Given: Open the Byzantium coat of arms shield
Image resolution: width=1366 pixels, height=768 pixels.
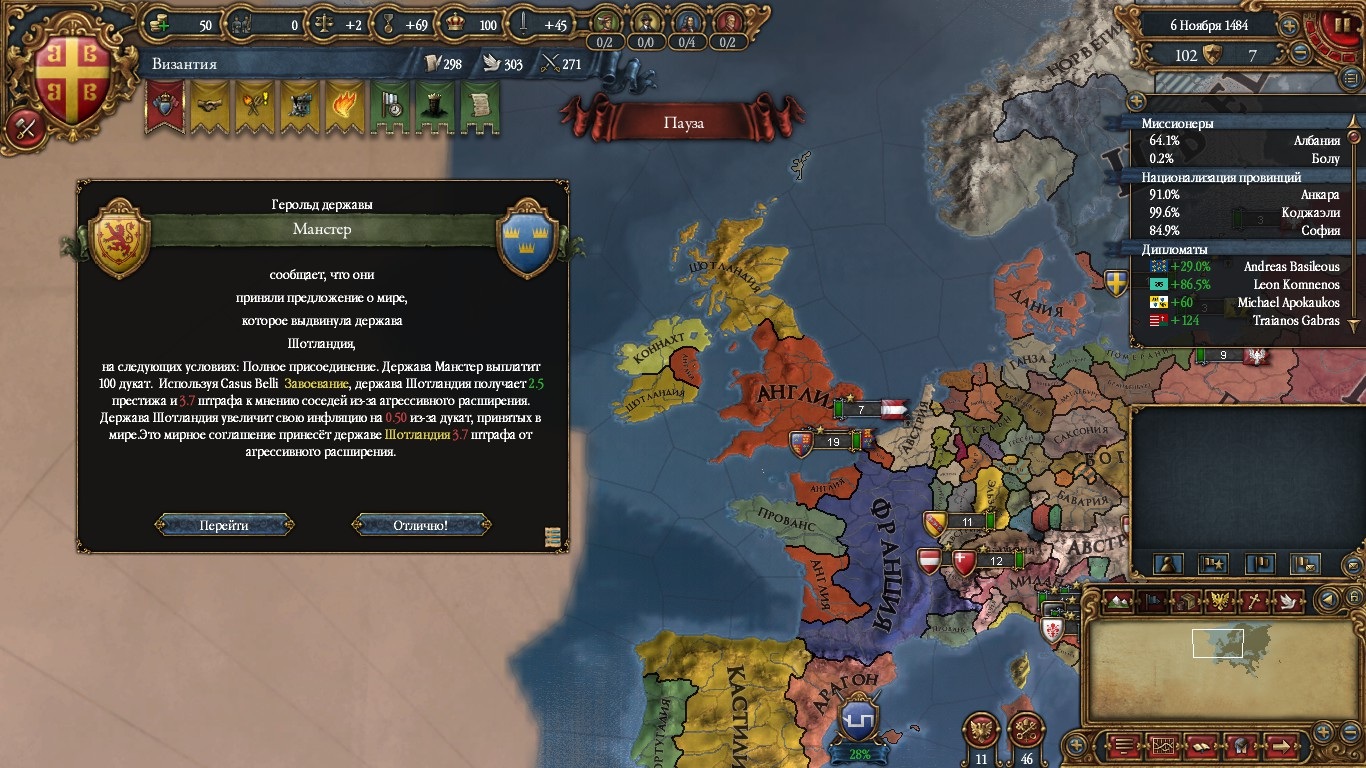Looking at the screenshot, I should 70,82.
